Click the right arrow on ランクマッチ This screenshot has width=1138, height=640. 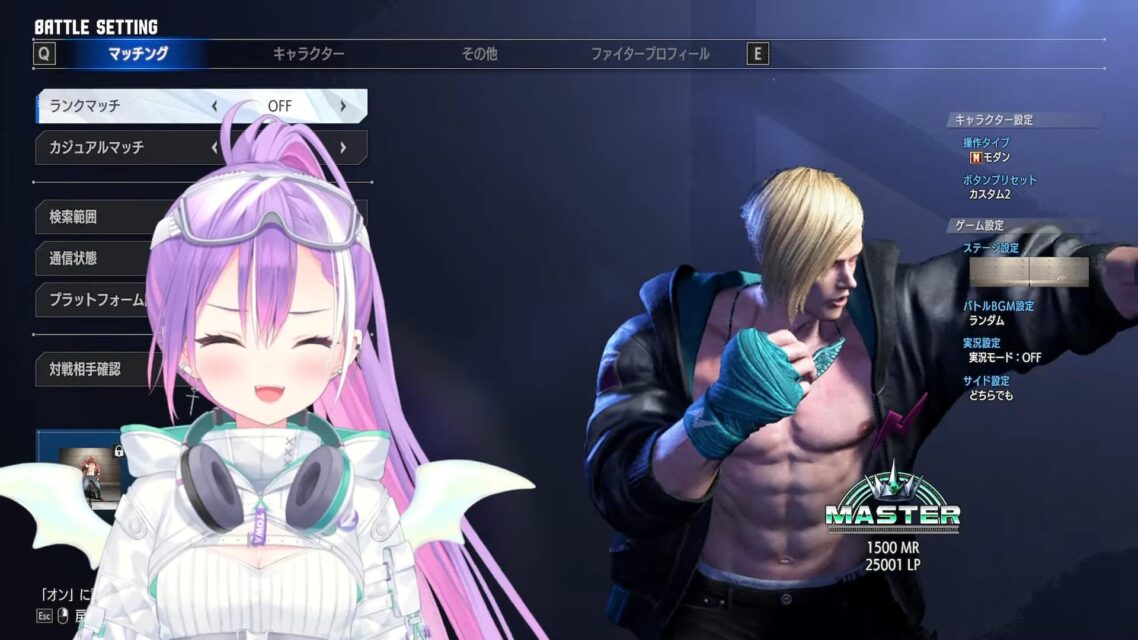(342, 106)
